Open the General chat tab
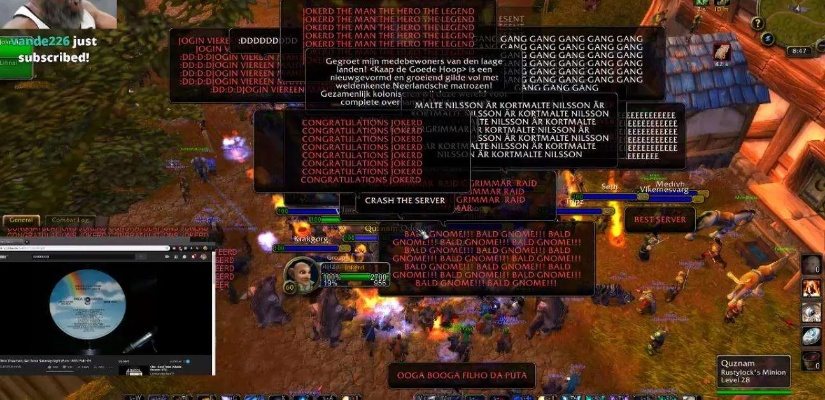Screen dimensions: 825x400 pos(20,220)
